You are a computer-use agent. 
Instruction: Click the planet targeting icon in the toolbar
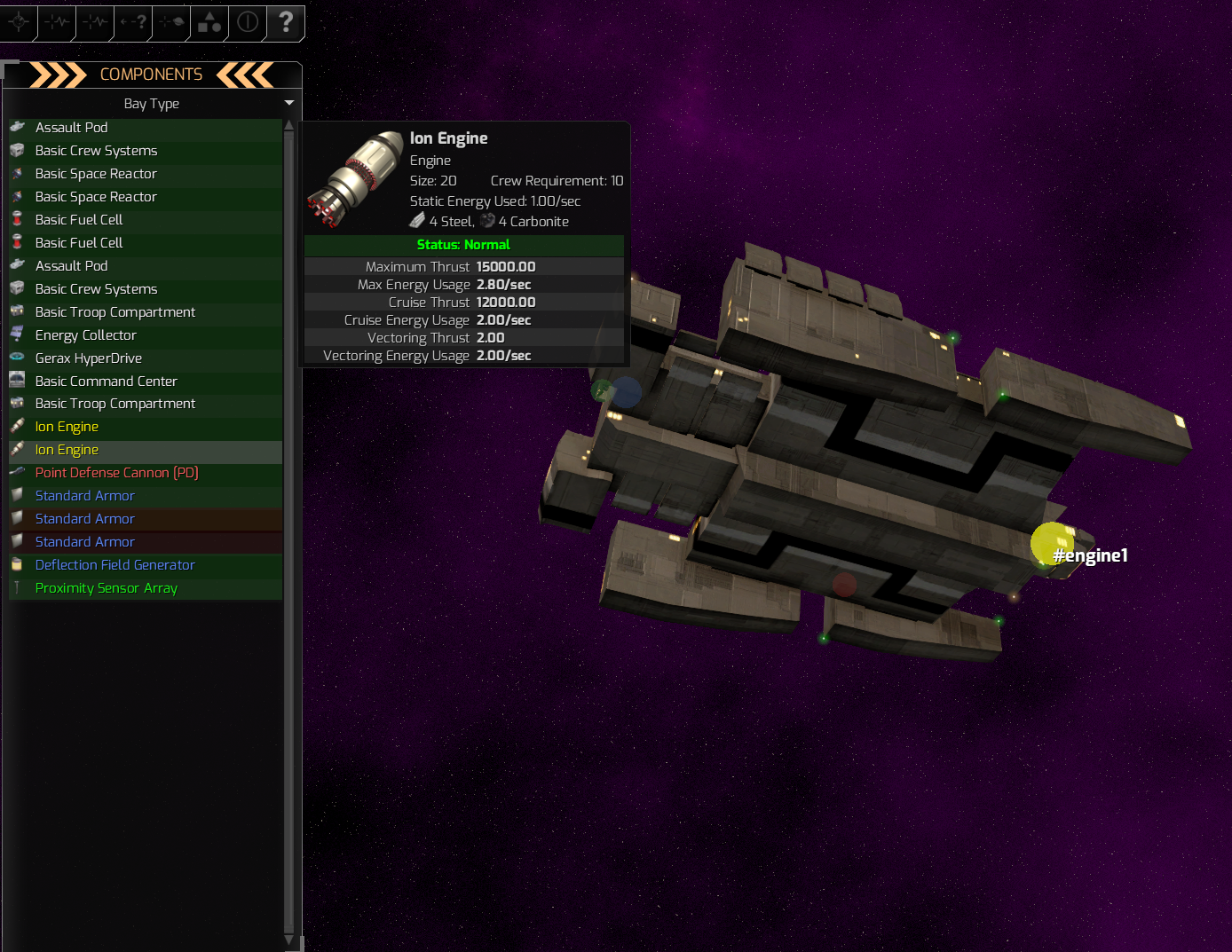pyautogui.click(x=170, y=23)
